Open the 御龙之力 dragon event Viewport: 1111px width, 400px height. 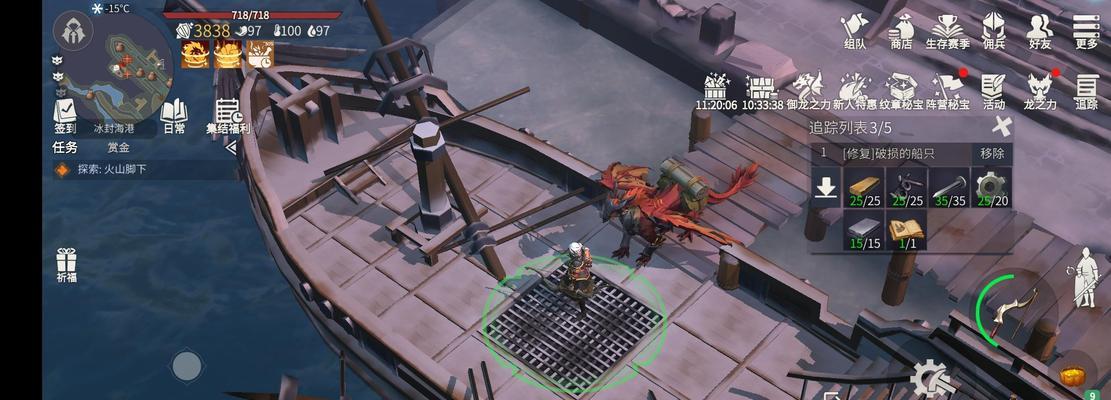click(808, 90)
